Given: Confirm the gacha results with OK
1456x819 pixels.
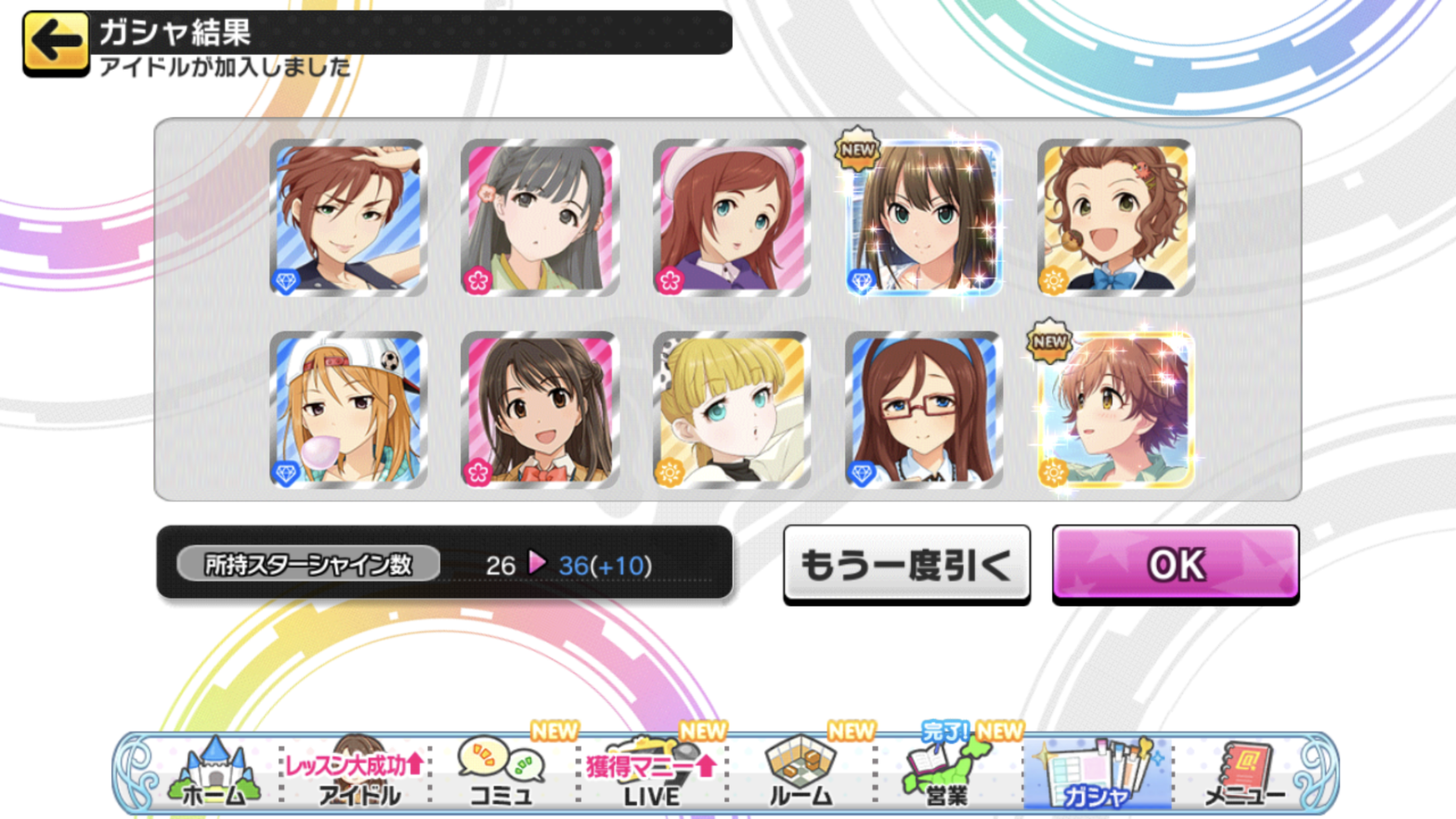Looking at the screenshot, I should 1175,564.
